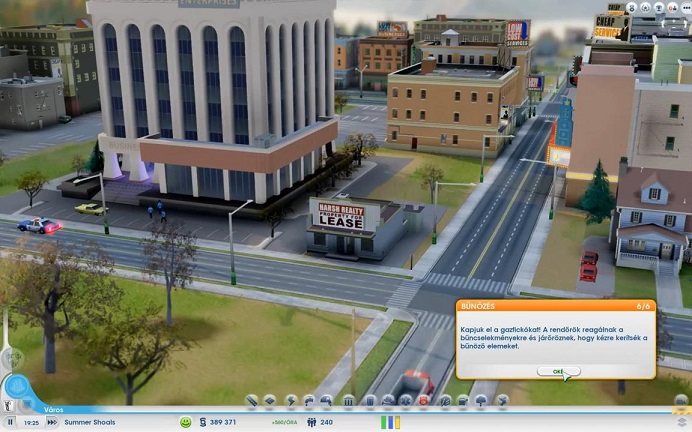Pause the simulation
Screen dimensions: 692x432
point(11,422)
